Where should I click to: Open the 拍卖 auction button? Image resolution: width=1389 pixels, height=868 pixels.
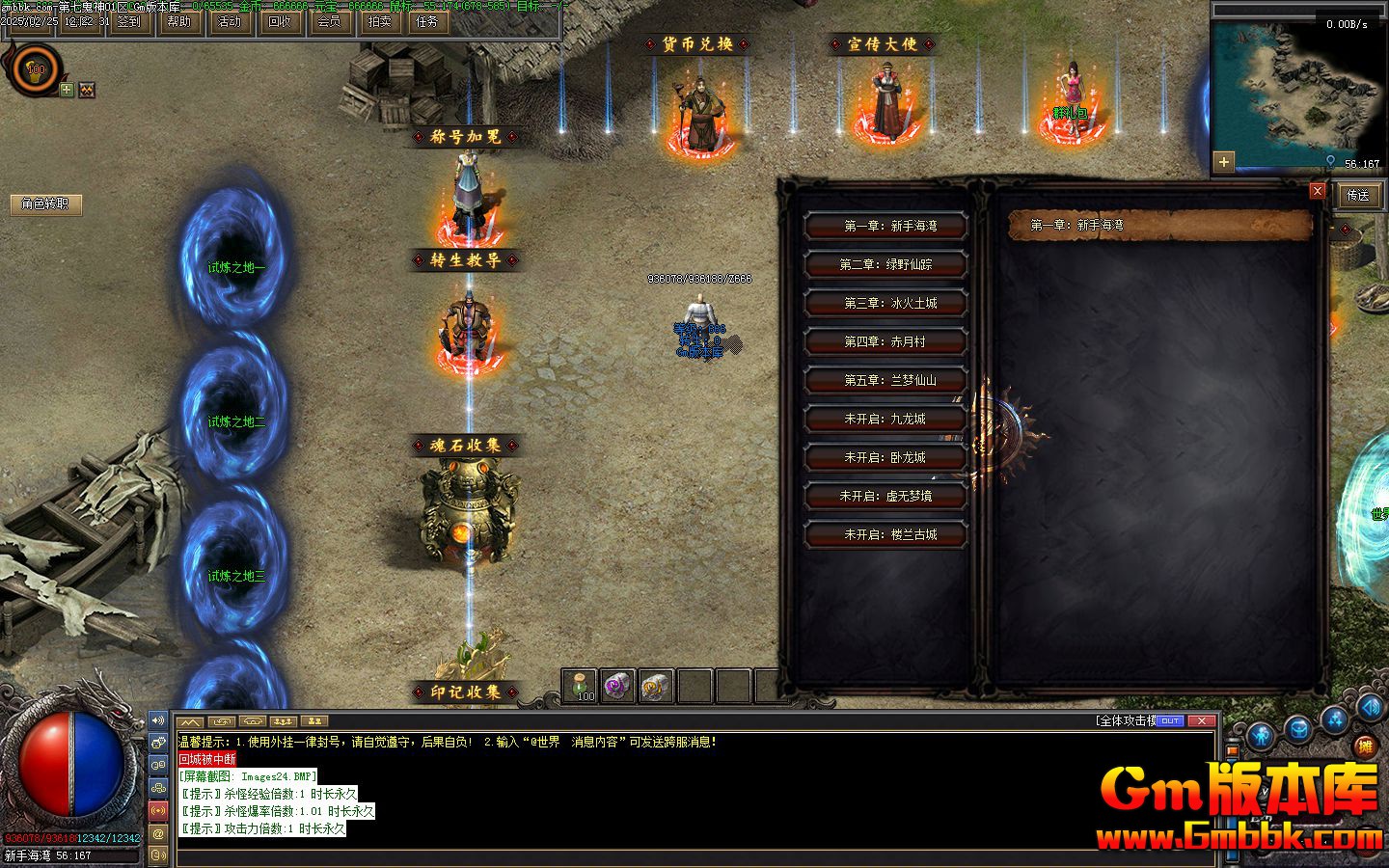point(379,22)
